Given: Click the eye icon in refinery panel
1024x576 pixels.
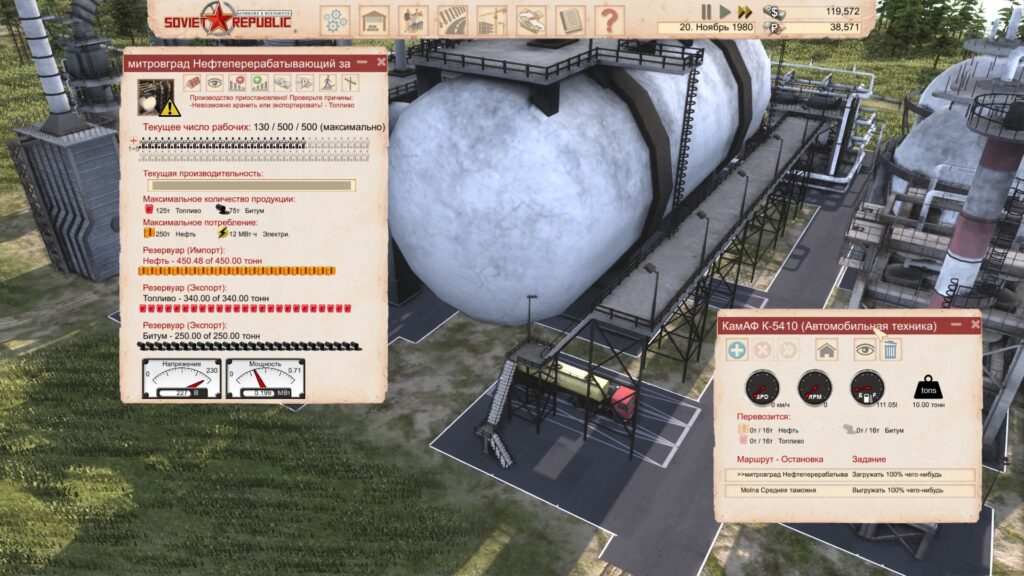Looking at the screenshot, I should coord(214,83).
